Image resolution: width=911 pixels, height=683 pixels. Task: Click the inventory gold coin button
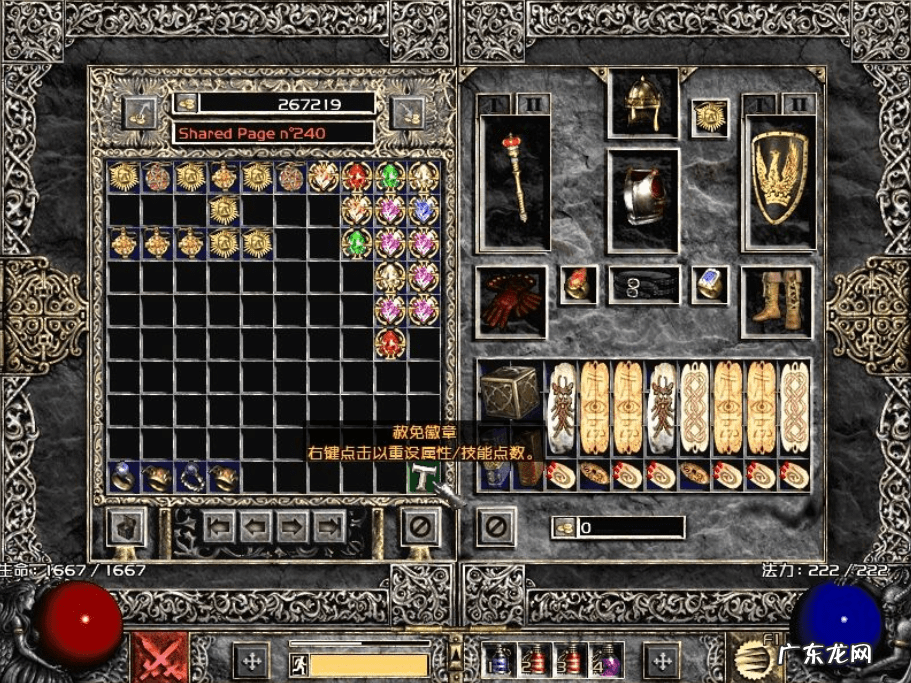[566, 526]
